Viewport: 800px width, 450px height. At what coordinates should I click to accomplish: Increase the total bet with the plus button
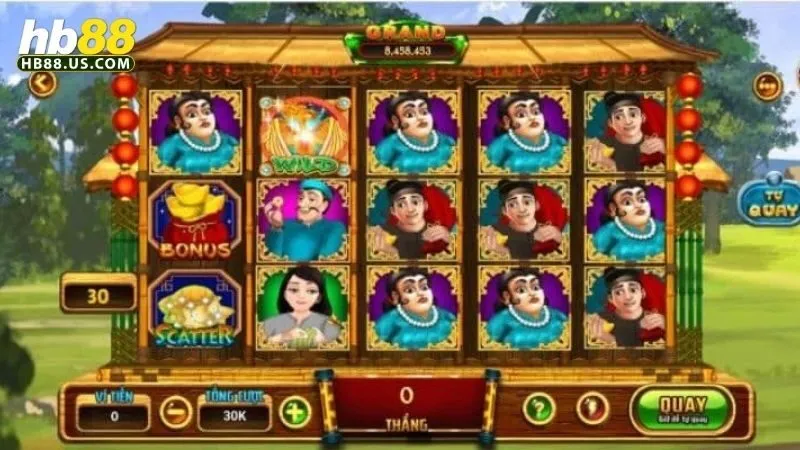pyautogui.click(x=294, y=411)
